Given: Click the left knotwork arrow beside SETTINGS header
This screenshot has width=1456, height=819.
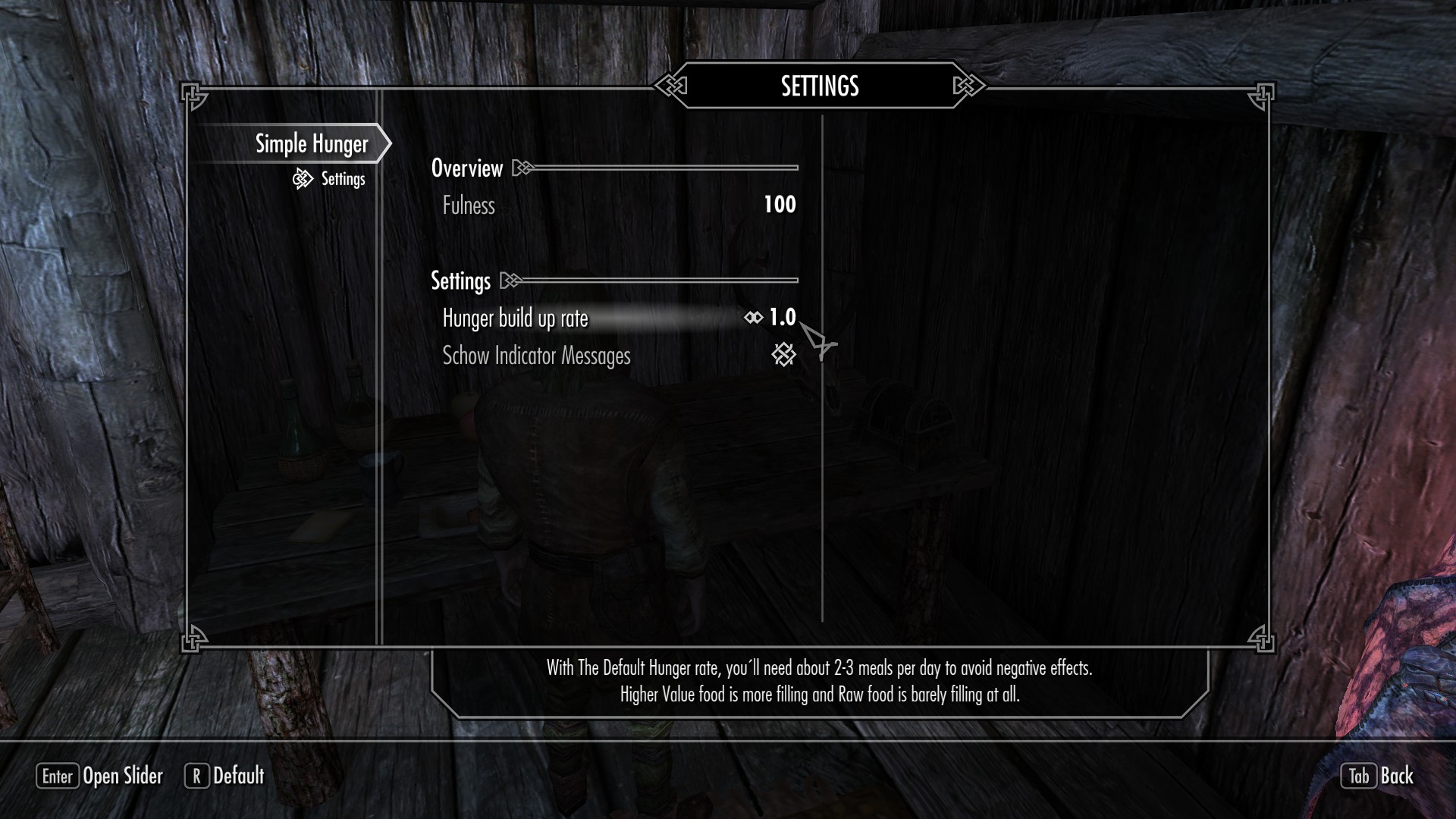Looking at the screenshot, I should tap(670, 86).
